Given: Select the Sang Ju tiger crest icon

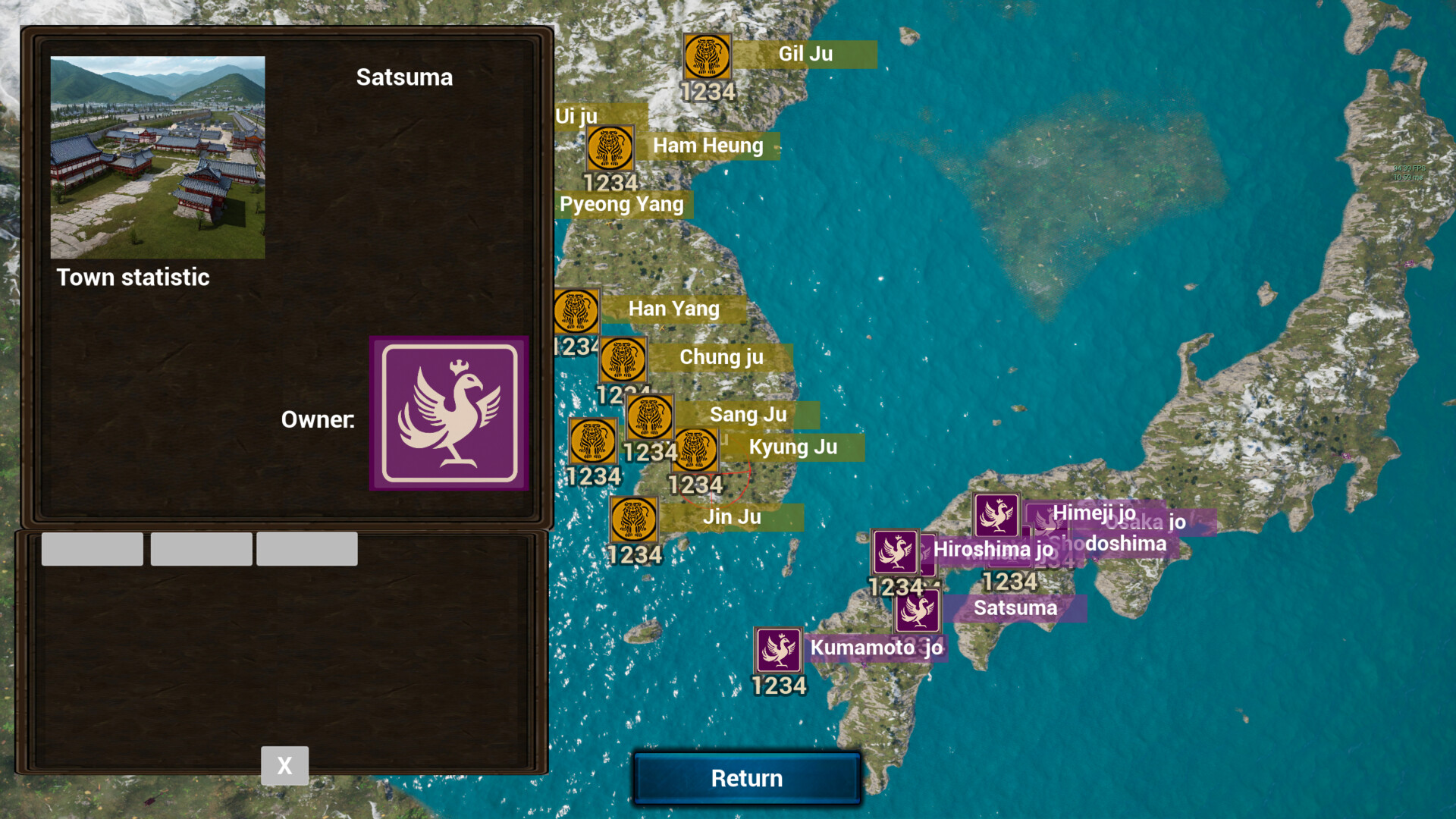Looking at the screenshot, I should [x=650, y=417].
